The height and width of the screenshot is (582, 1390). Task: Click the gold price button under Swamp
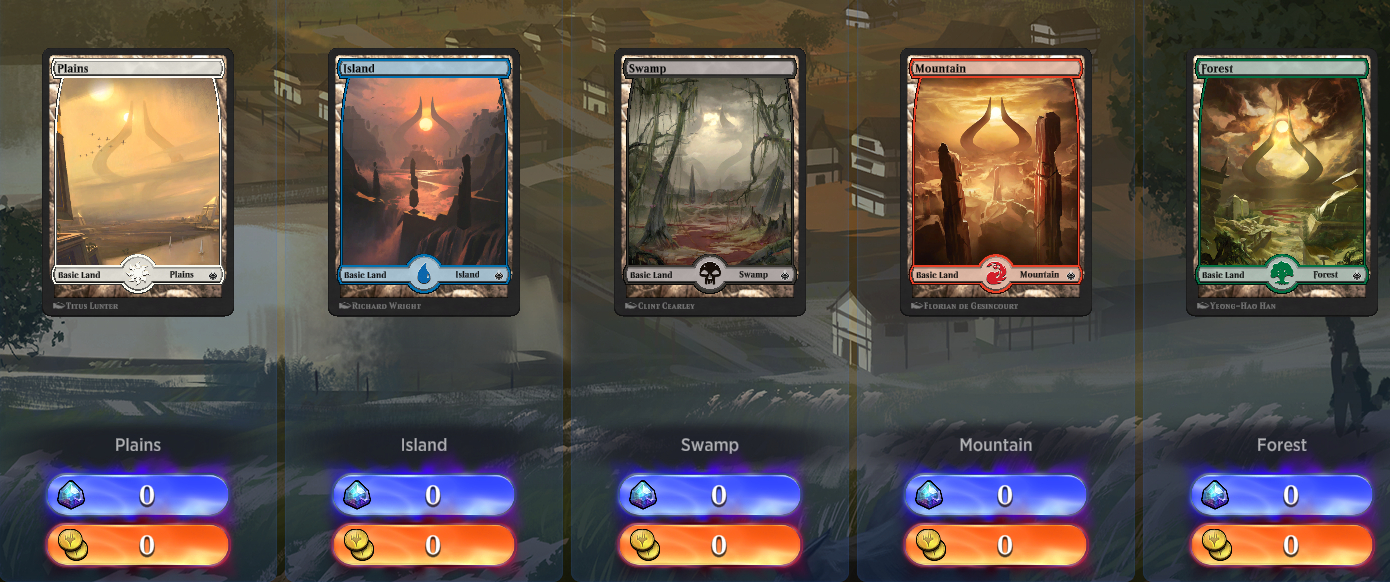[x=710, y=545]
